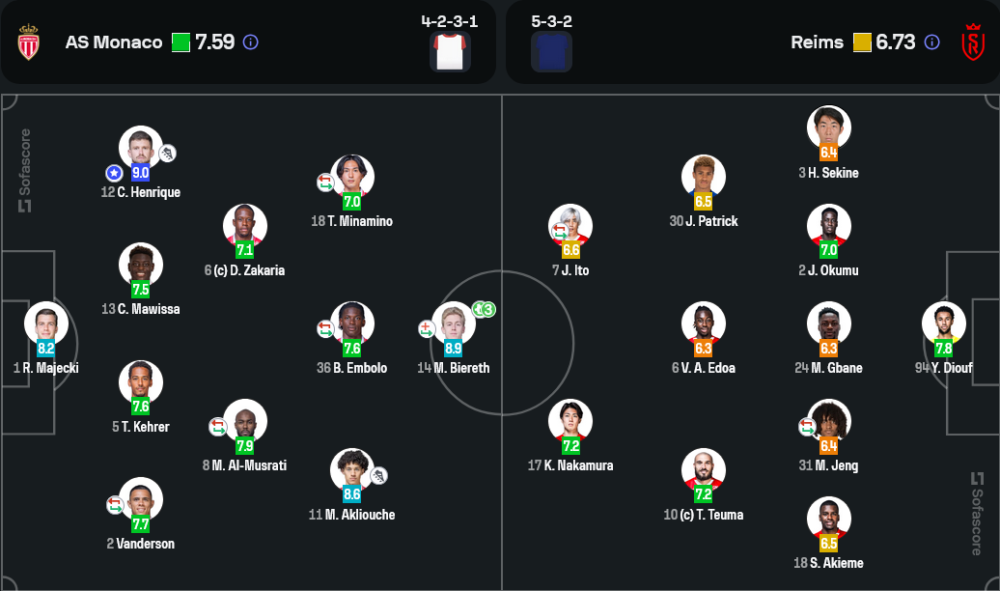Image resolution: width=1000 pixels, height=591 pixels.
Task: Open Reims captain T. Teuma's card
Action: tap(703, 471)
